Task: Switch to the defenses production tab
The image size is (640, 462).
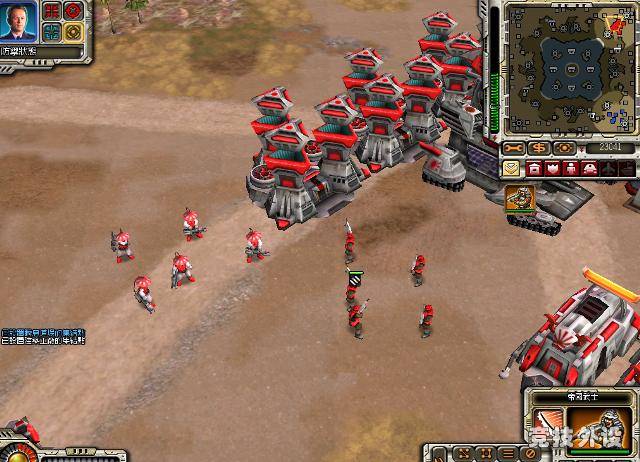Action: pos(553,168)
